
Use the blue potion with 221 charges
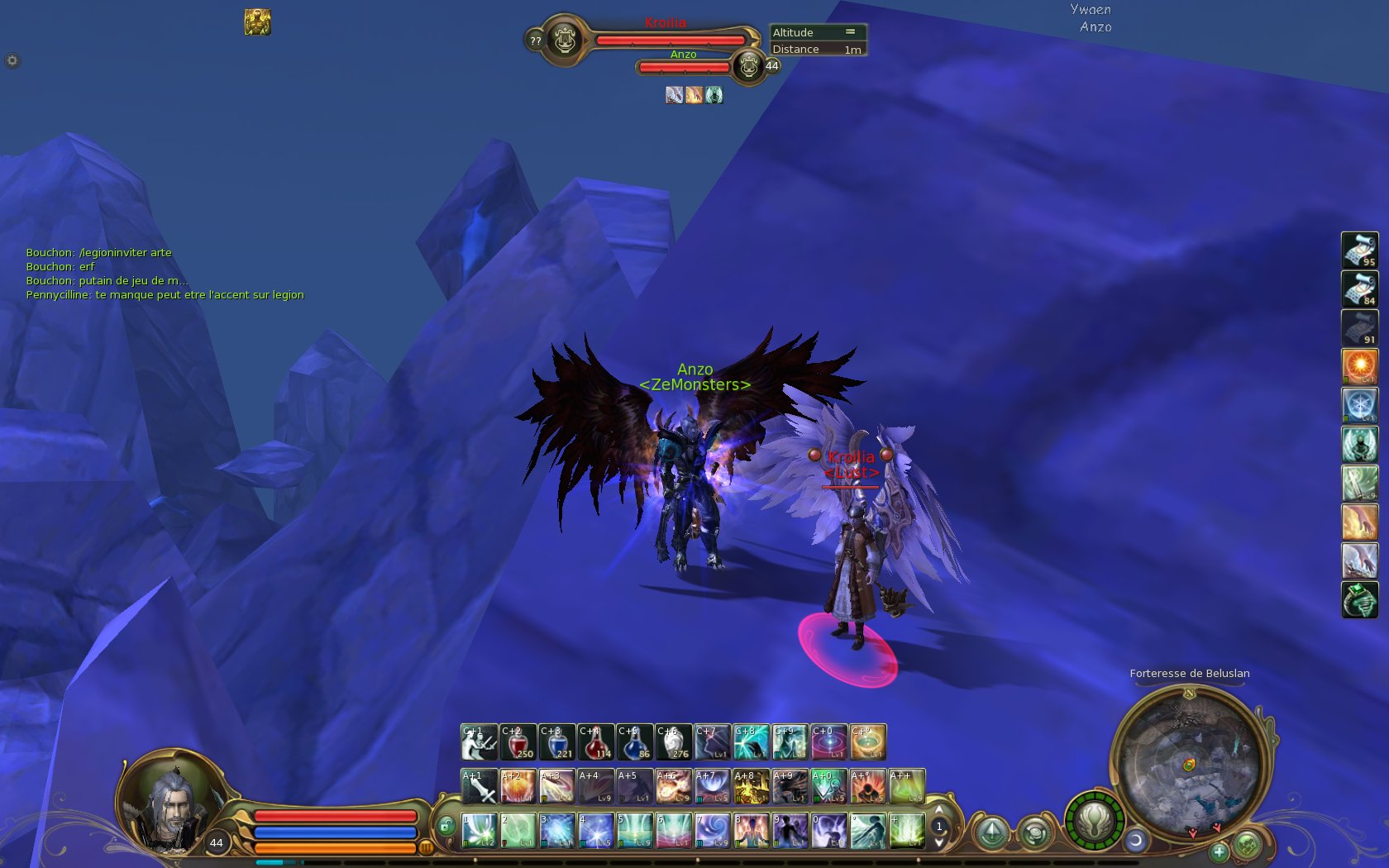tap(556, 742)
